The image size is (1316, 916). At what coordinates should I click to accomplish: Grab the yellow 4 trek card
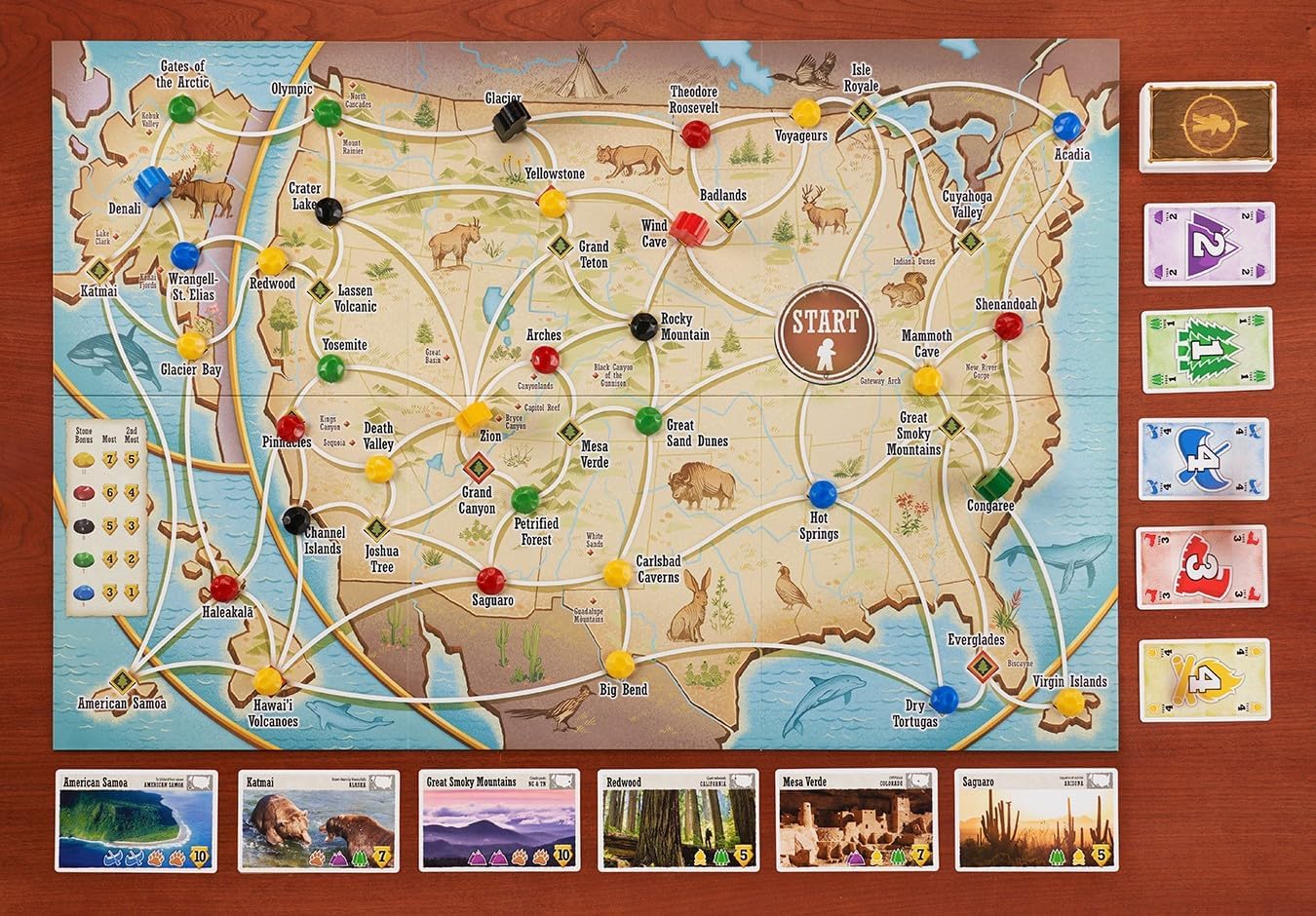pos(1205,679)
